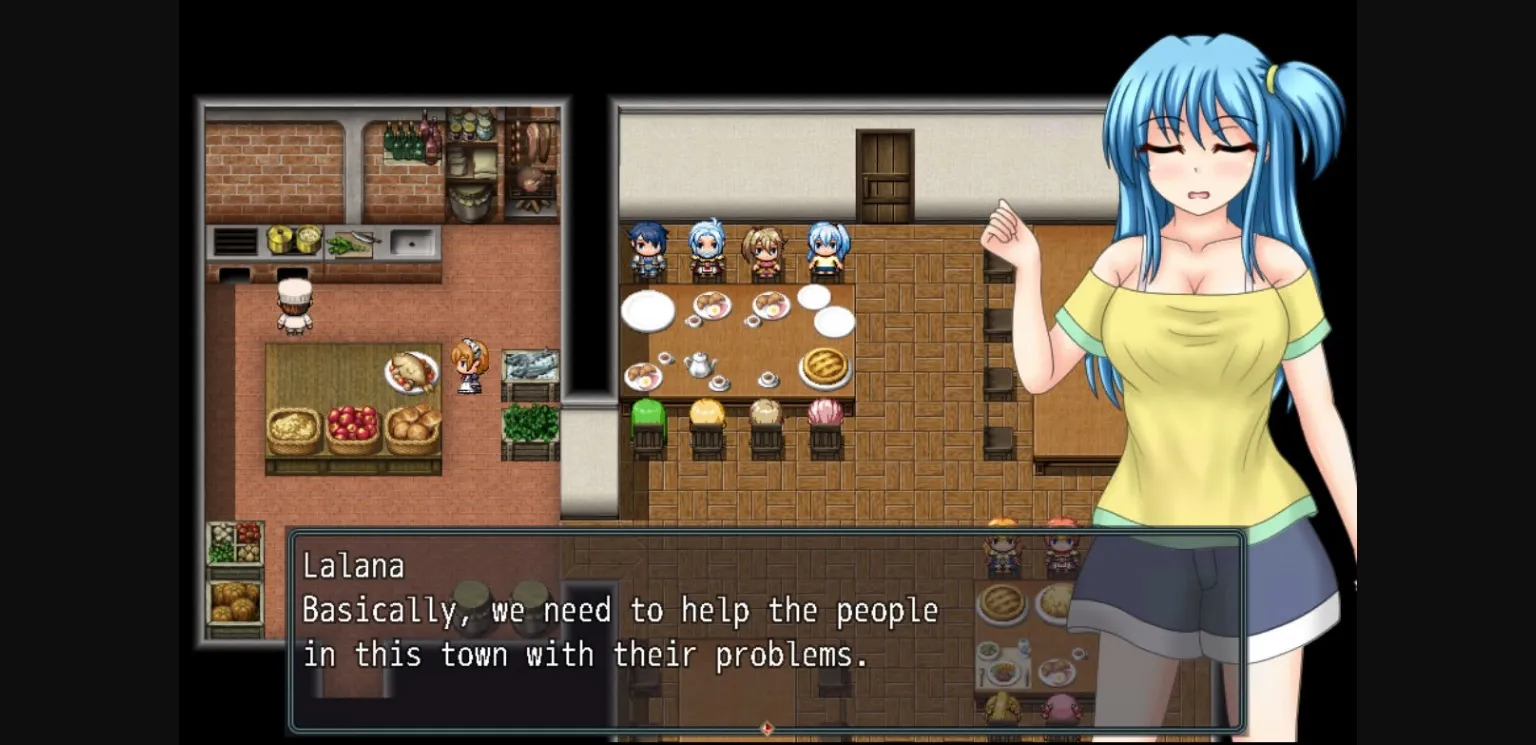Click the green-haired diner seated at the table
1536x745 pixels.
648,415
